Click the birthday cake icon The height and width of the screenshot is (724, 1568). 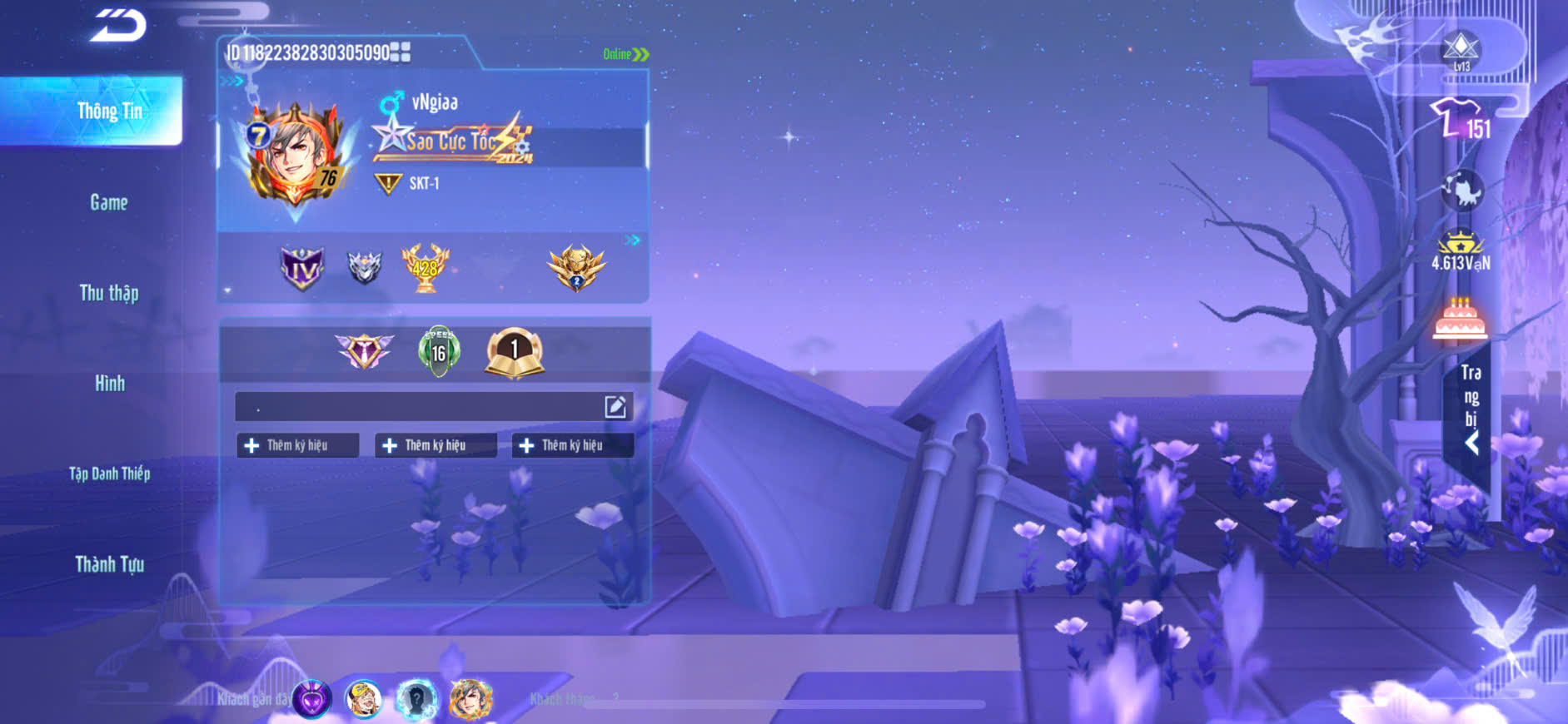point(1459,320)
